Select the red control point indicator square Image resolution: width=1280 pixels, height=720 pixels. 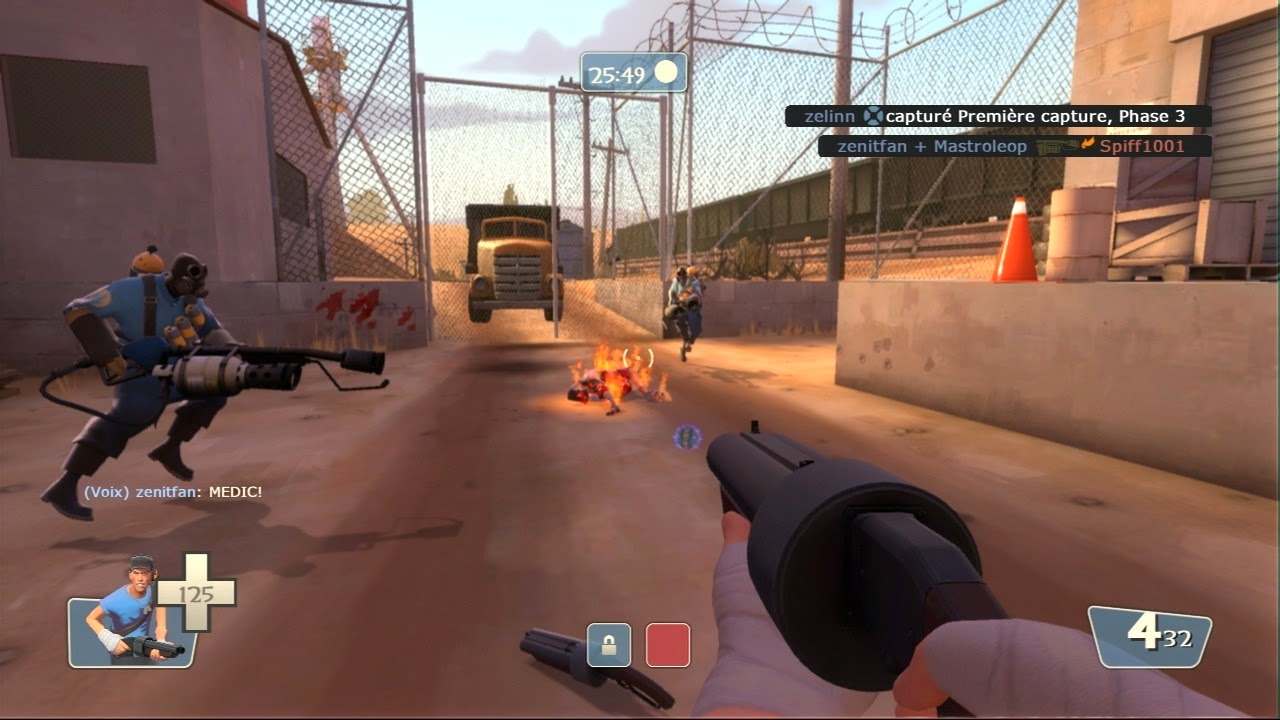(666, 645)
